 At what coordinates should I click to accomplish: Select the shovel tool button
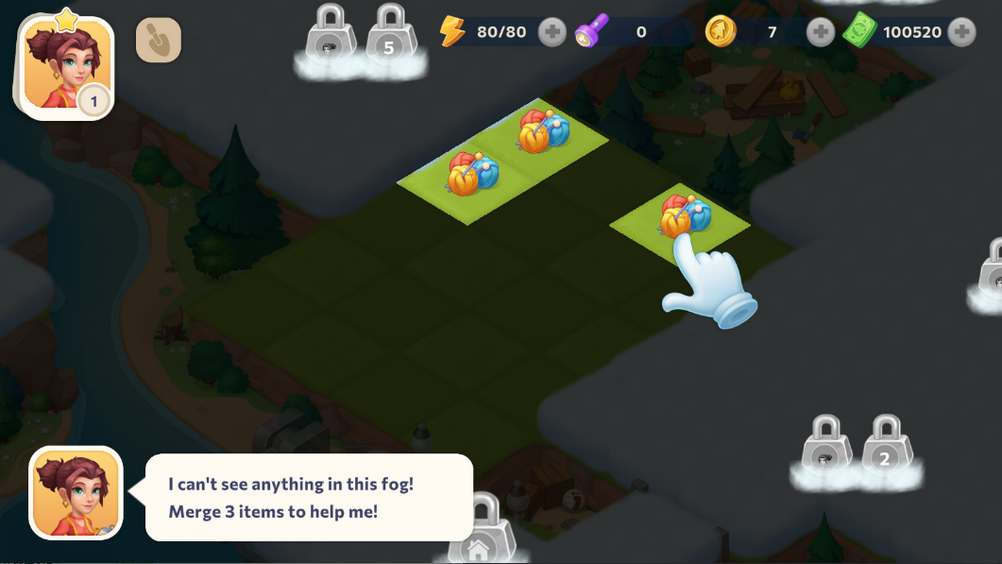[158, 40]
